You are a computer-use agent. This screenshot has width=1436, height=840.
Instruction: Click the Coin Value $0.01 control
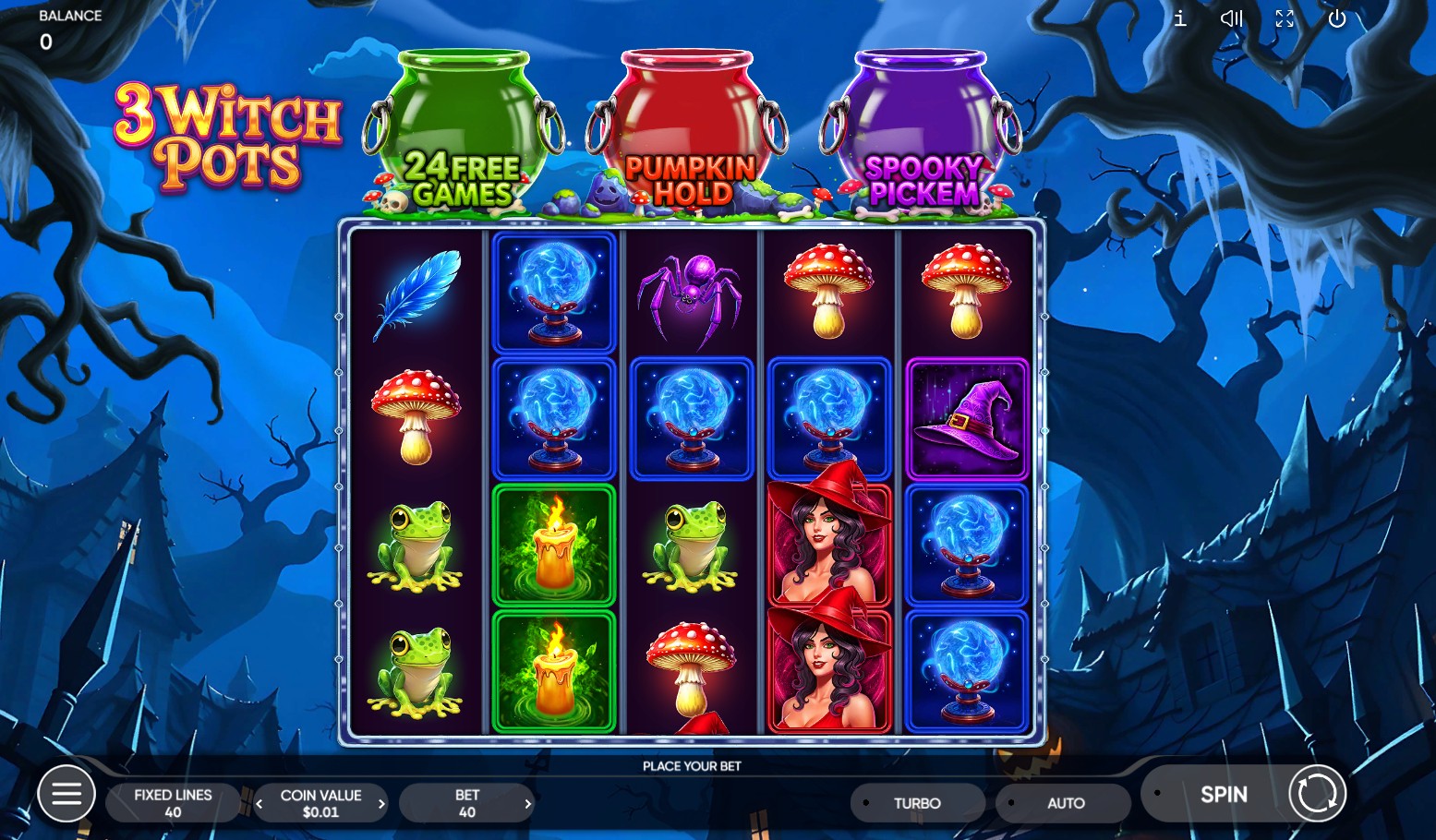click(x=321, y=802)
